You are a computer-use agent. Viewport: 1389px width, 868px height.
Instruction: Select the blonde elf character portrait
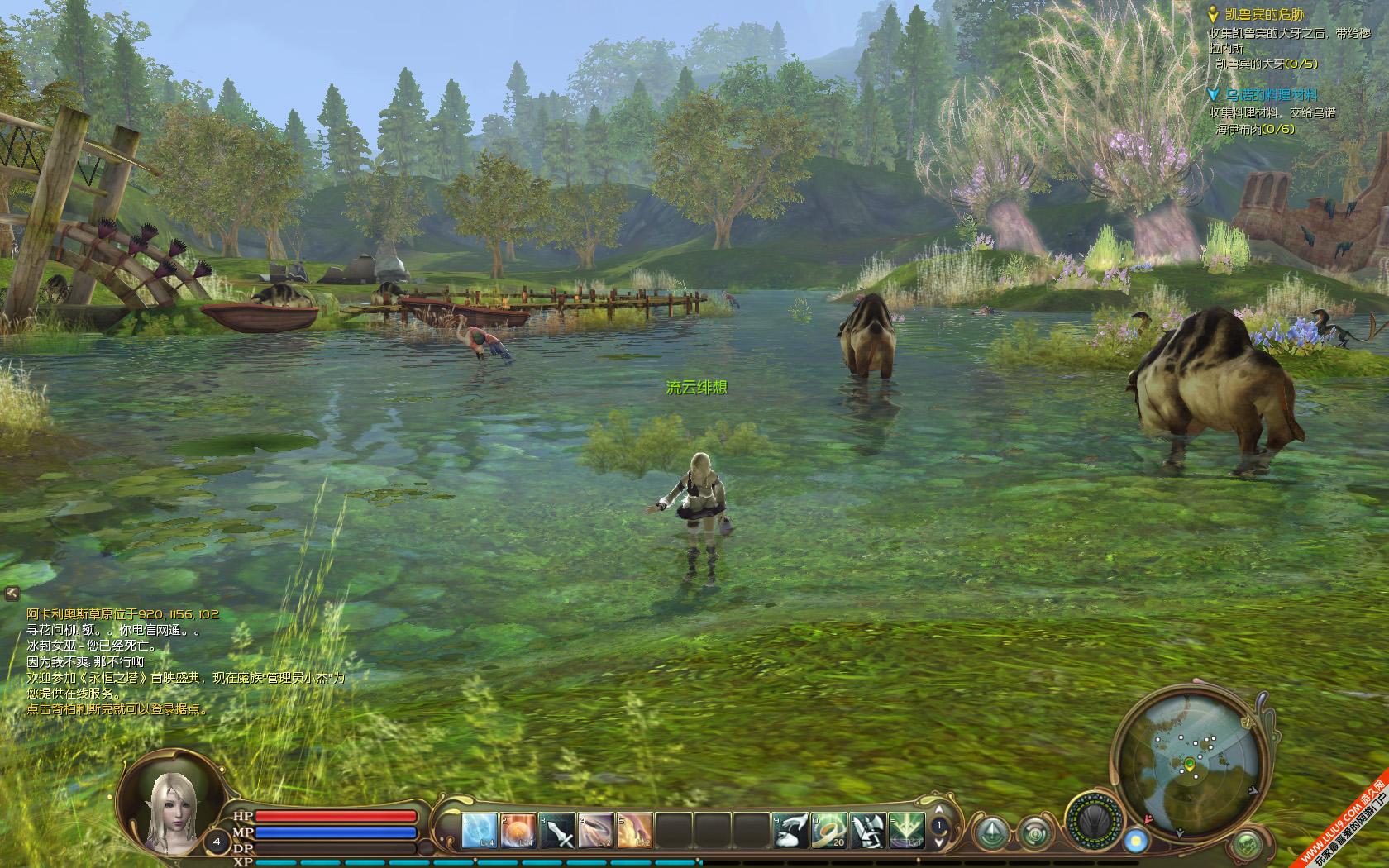tap(171, 799)
